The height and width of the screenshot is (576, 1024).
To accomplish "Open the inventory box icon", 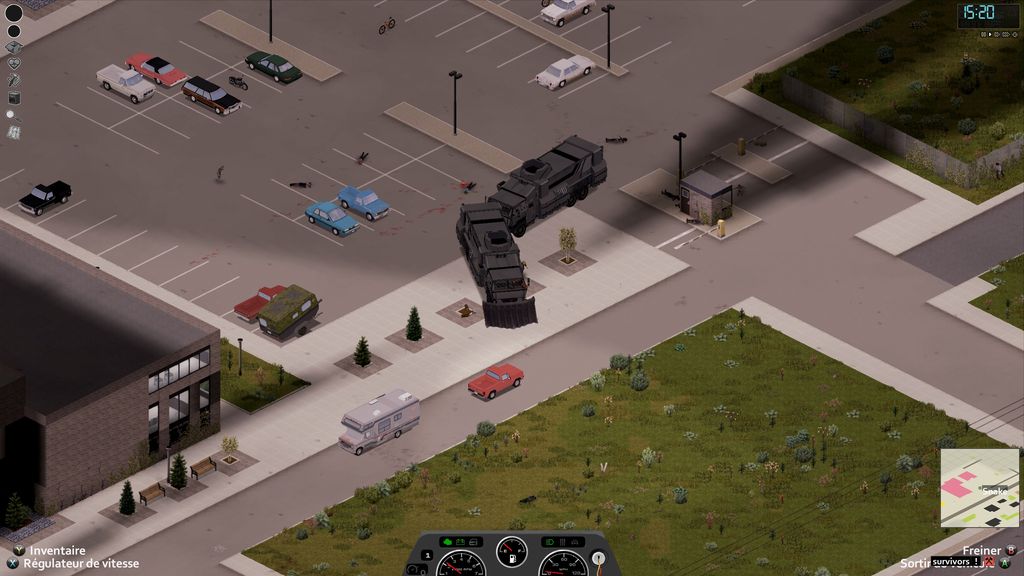I will pos(14,47).
